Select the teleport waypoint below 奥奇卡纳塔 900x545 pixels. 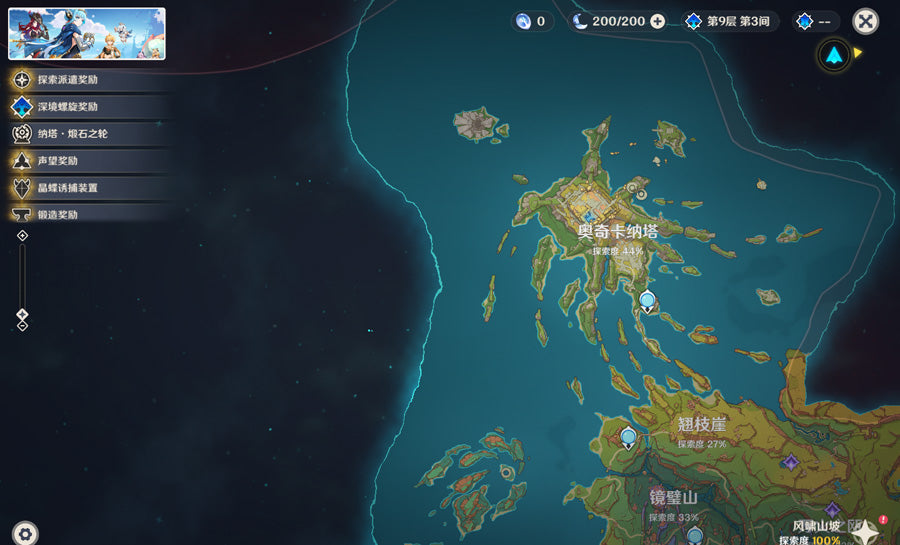647,299
